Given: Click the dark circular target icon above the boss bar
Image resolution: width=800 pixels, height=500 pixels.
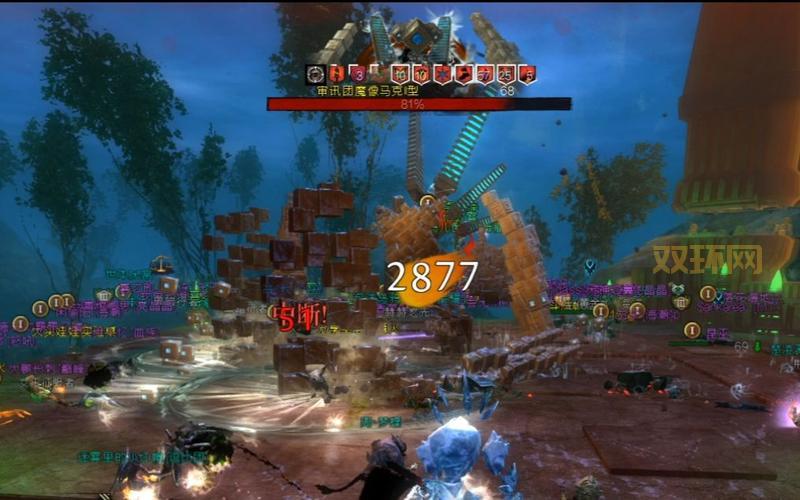Looking at the screenshot, I should [316, 74].
